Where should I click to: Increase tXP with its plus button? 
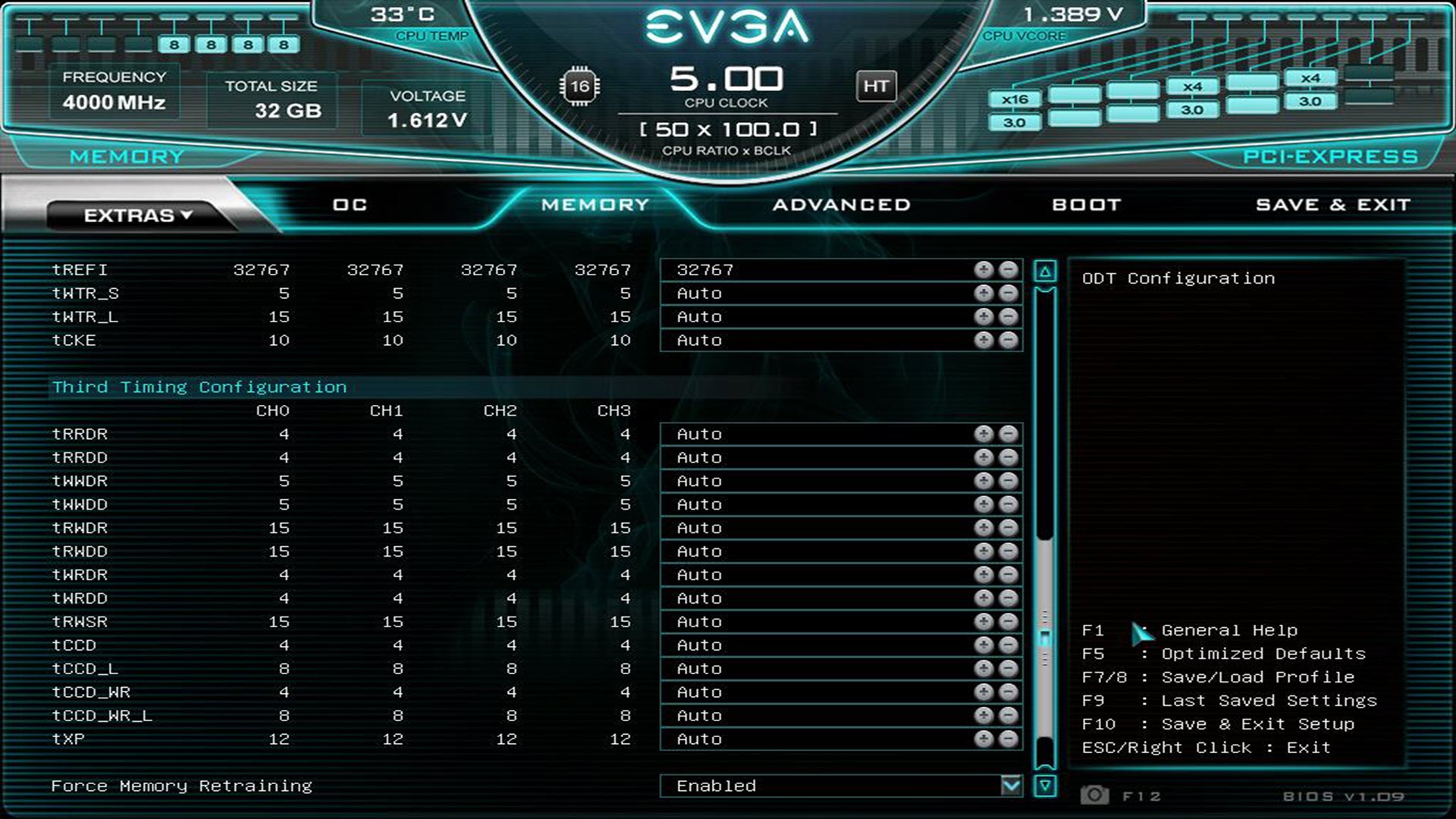(x=984, y=739)
